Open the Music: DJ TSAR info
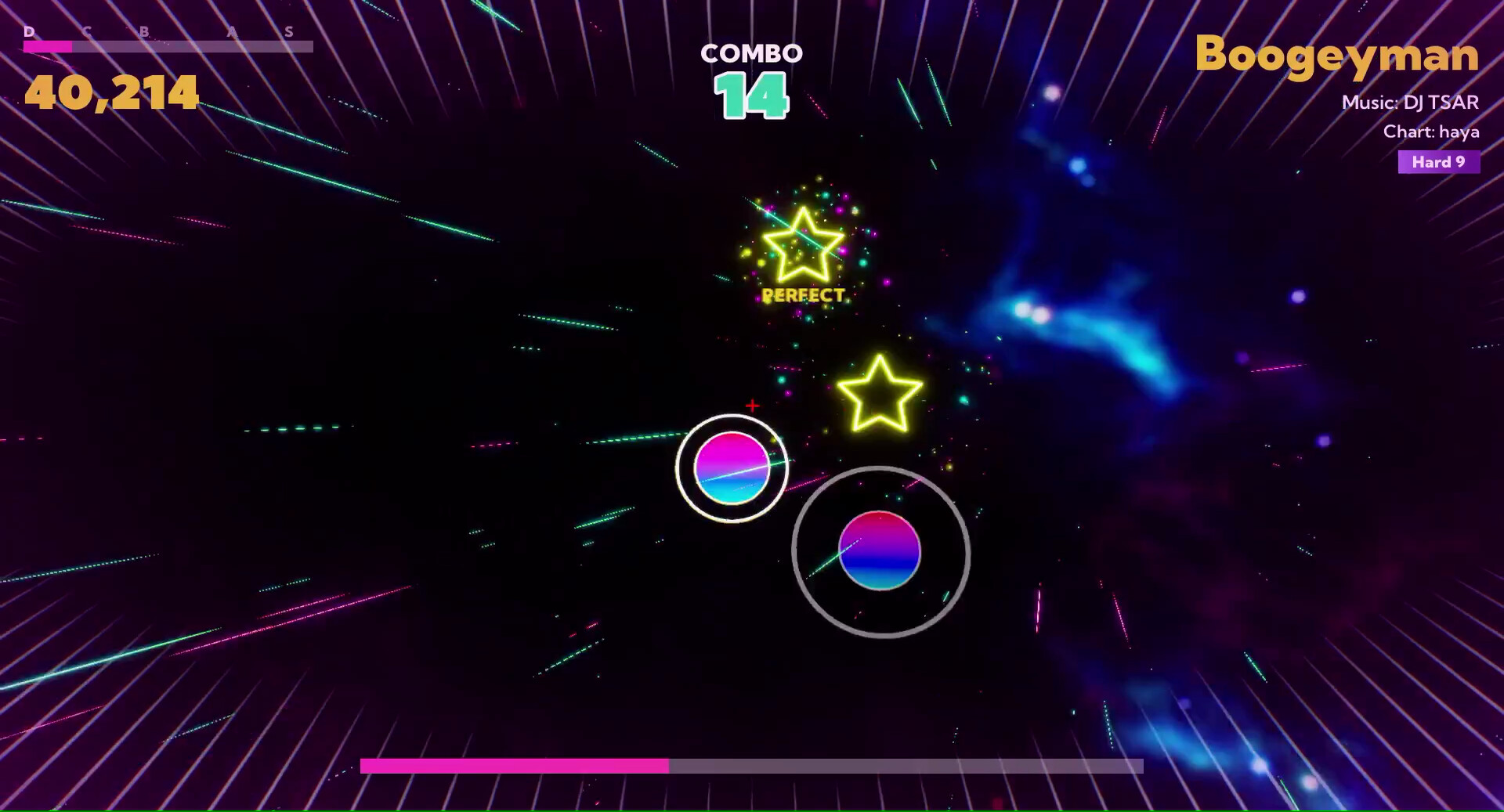The width and height of the screenshot is (1504, 812). (1411, 103)
